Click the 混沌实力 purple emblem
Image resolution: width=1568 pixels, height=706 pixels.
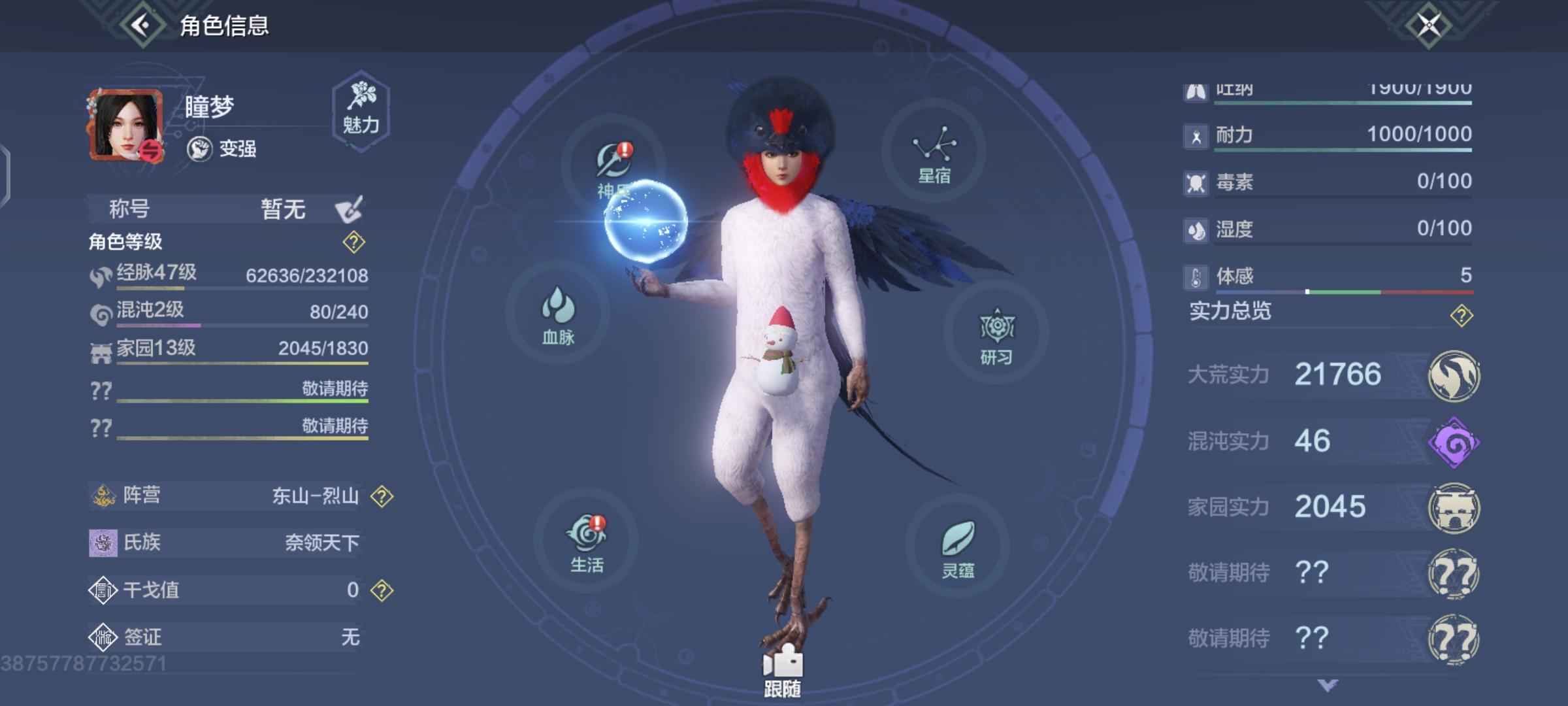[1456, 441]
